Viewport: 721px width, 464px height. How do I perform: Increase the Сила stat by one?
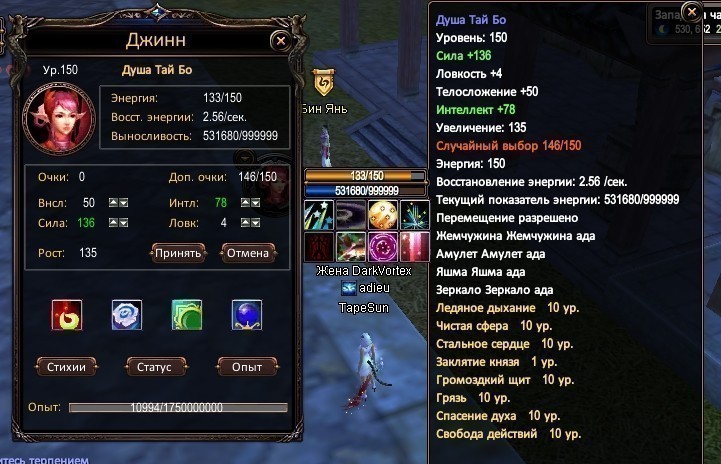pyautogui.click(x=112, y=222)
